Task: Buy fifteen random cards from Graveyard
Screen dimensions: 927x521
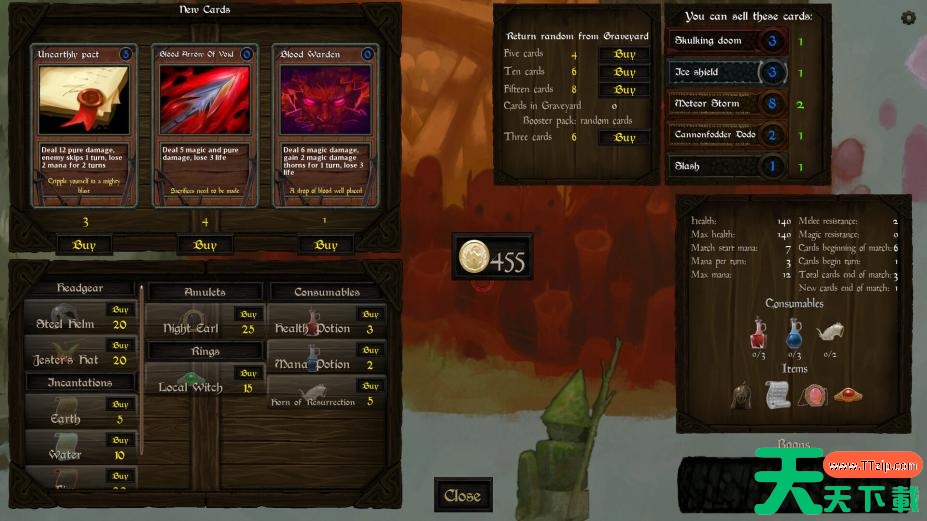Action: (625, 90)
